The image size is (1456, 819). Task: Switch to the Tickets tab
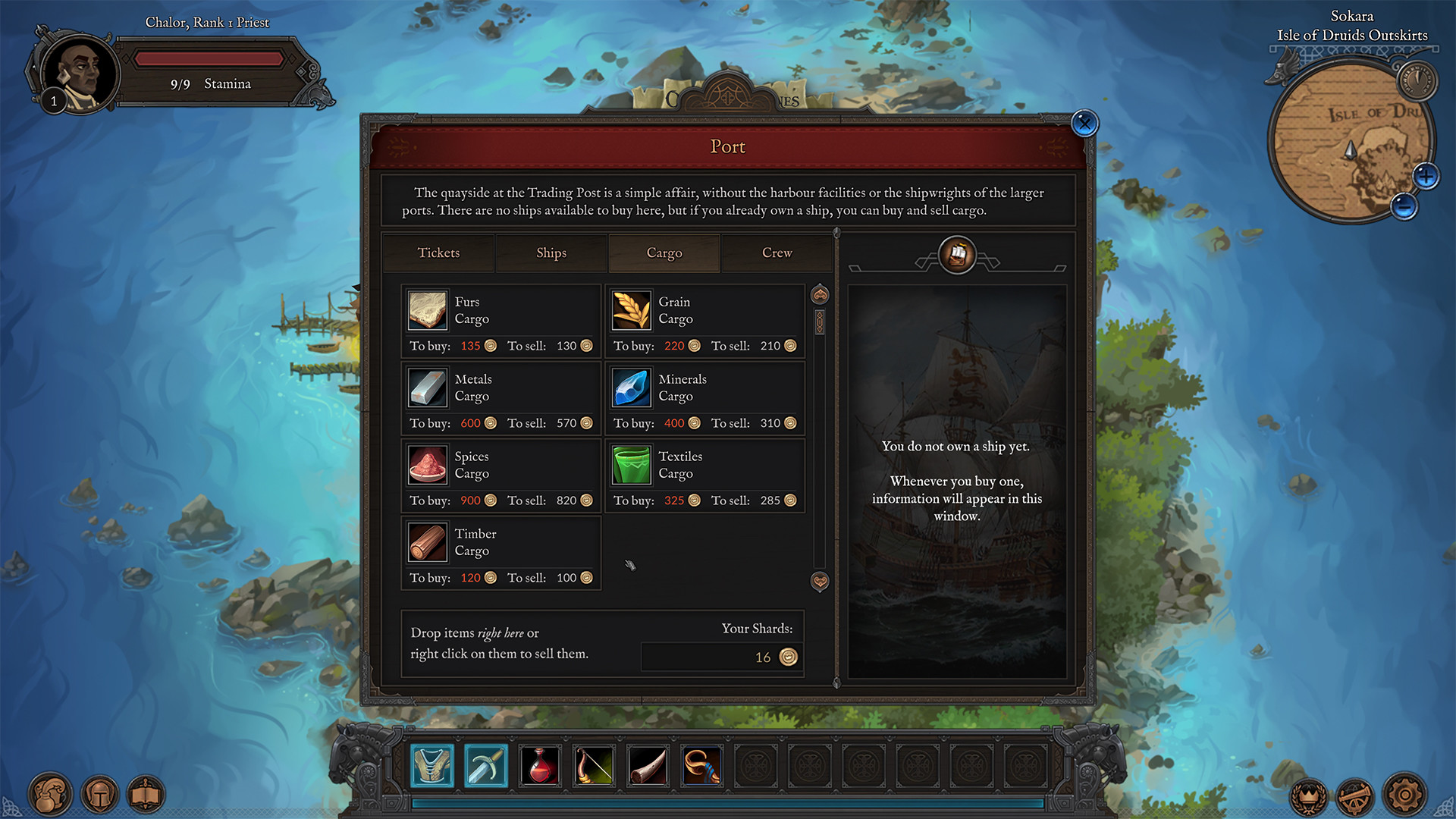click(438, 253)
